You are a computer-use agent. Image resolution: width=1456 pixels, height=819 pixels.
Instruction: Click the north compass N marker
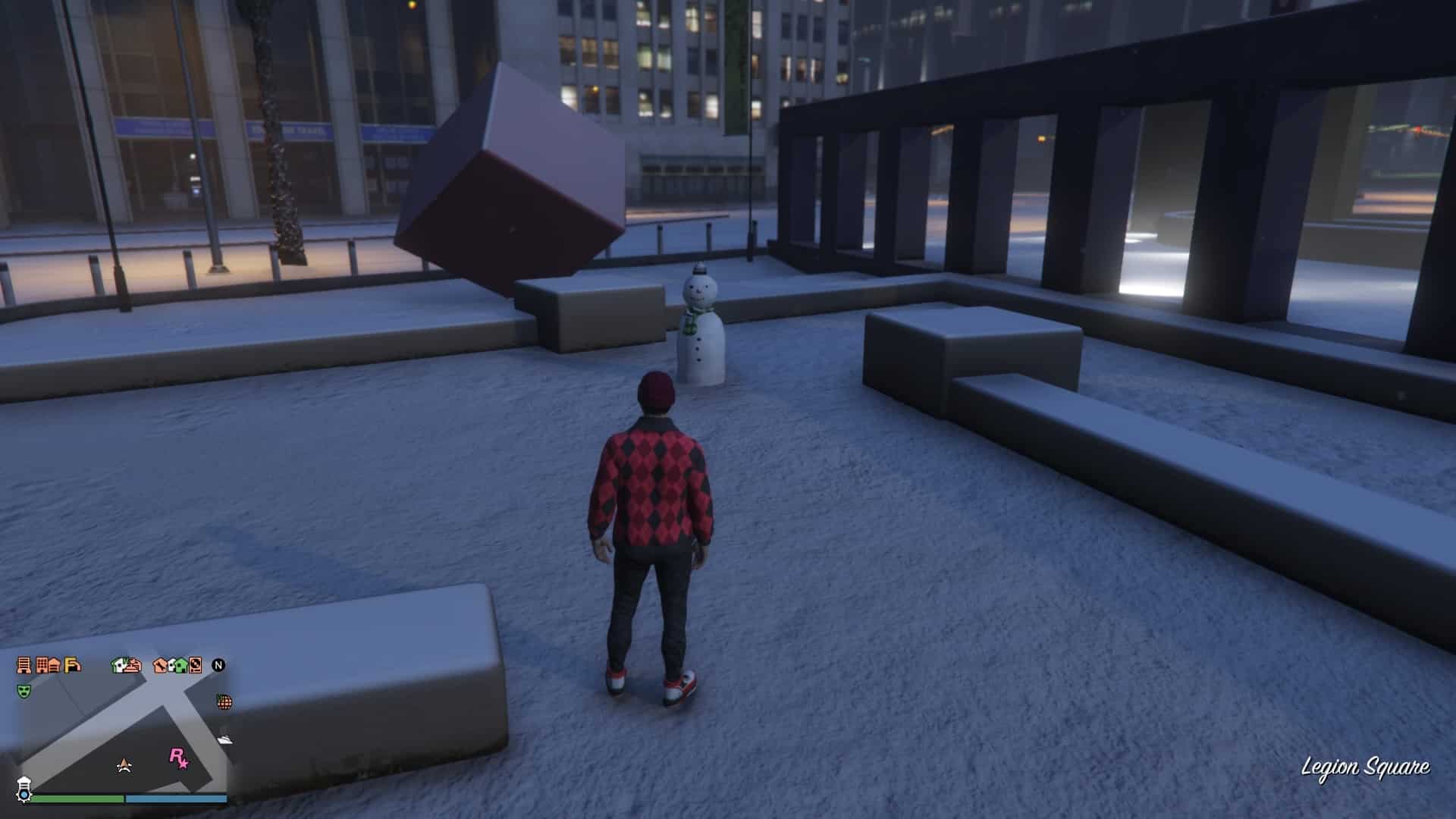[x=218, y=665]
